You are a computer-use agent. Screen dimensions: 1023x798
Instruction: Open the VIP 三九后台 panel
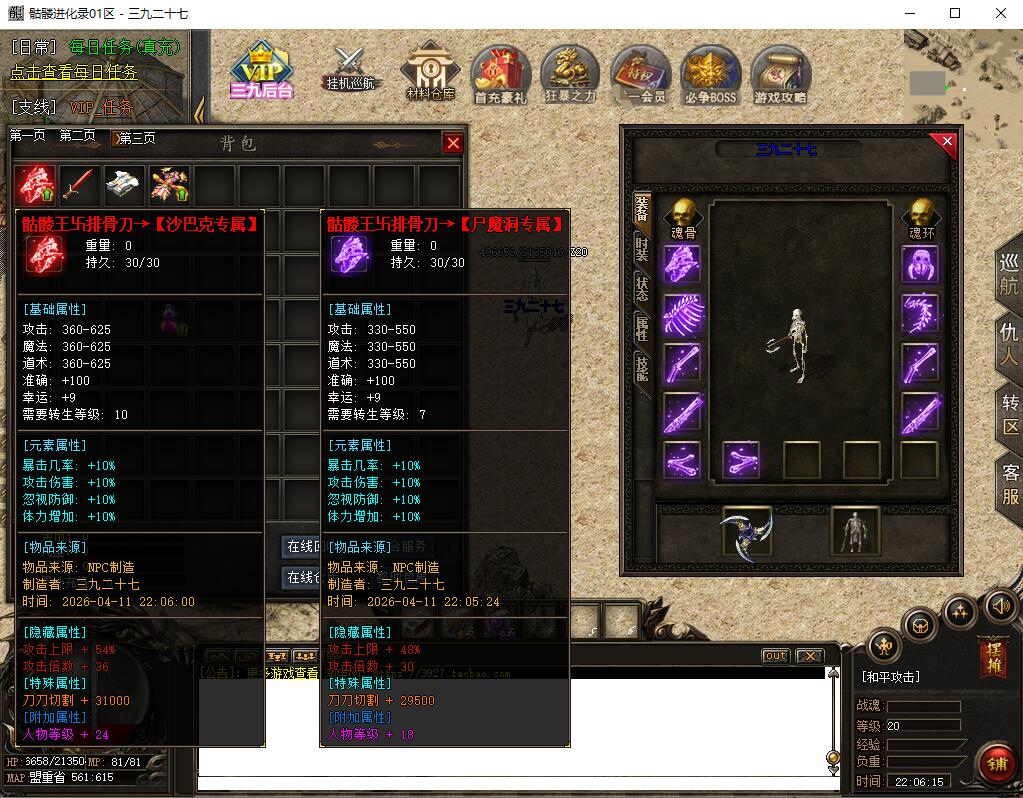click(260, 72)
